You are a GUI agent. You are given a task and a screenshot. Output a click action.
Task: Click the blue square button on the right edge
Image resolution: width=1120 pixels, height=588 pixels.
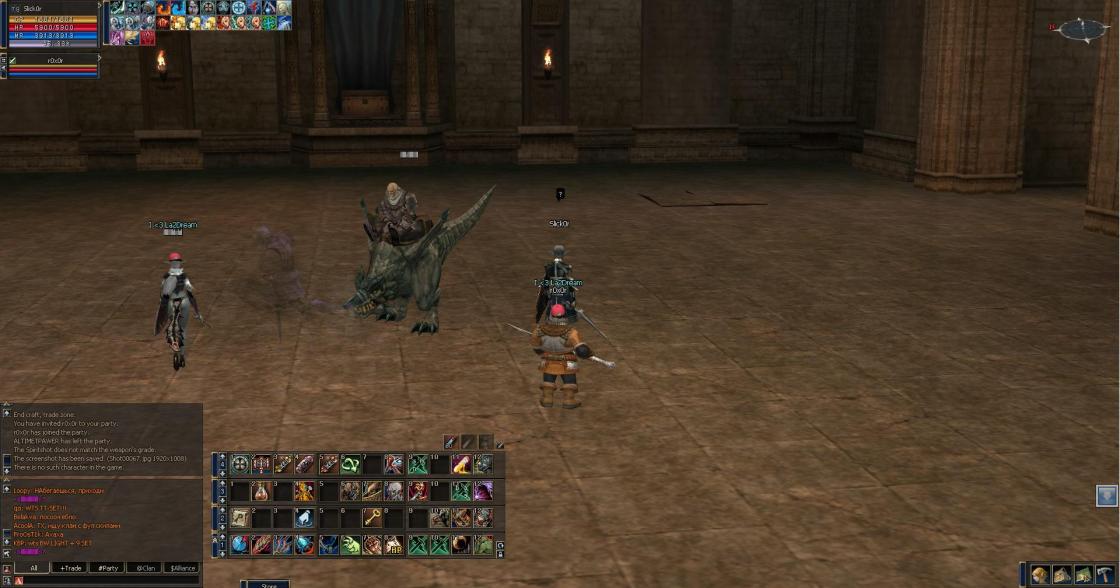[x=1106, y=495]
